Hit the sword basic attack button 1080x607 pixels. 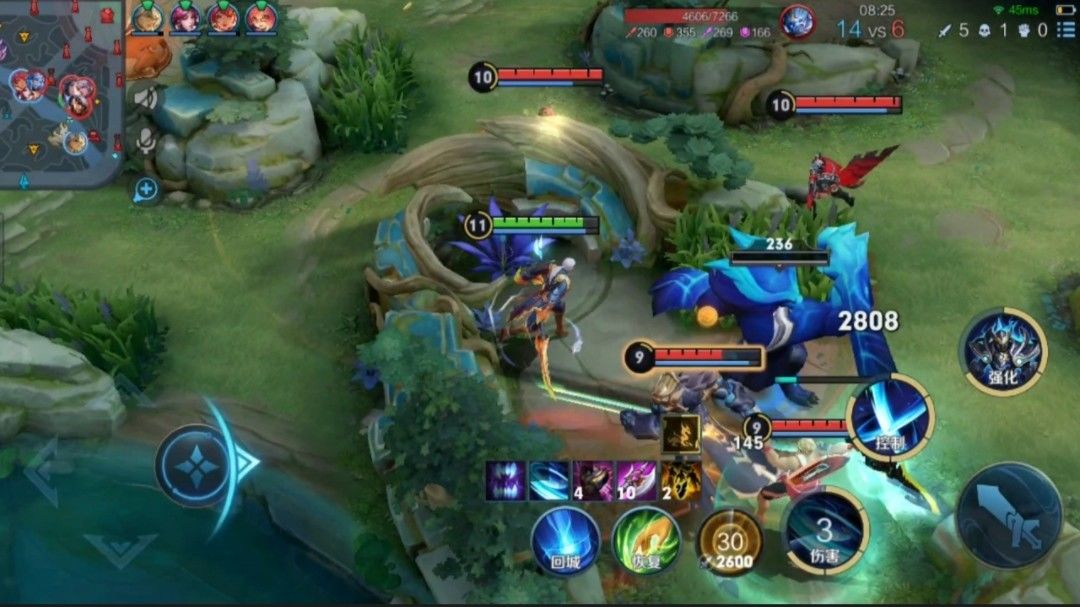[1008, 515]
